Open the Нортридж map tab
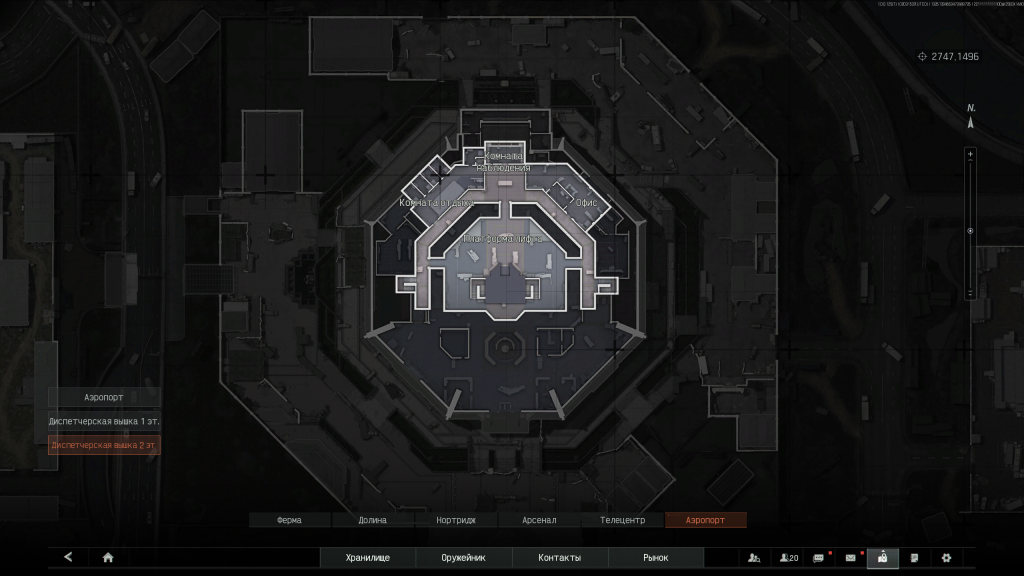 455,520
